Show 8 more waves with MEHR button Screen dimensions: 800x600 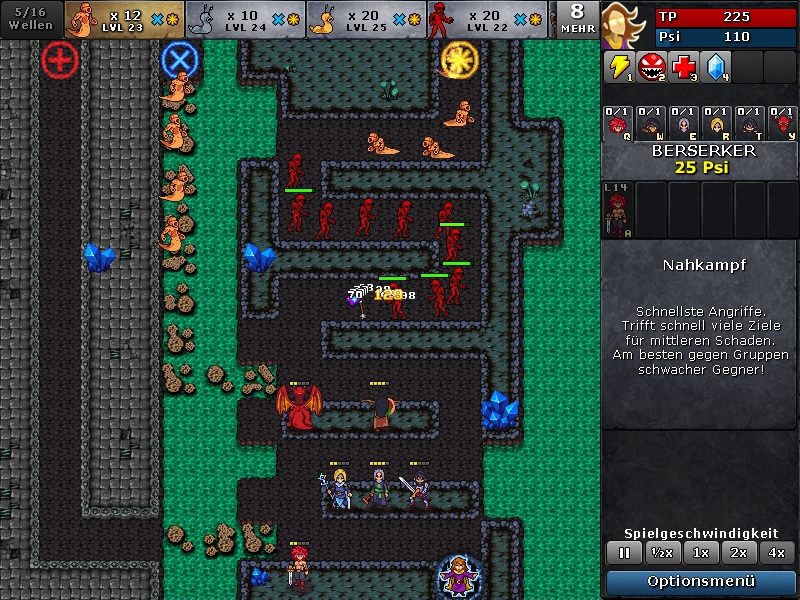pos(578,19)
